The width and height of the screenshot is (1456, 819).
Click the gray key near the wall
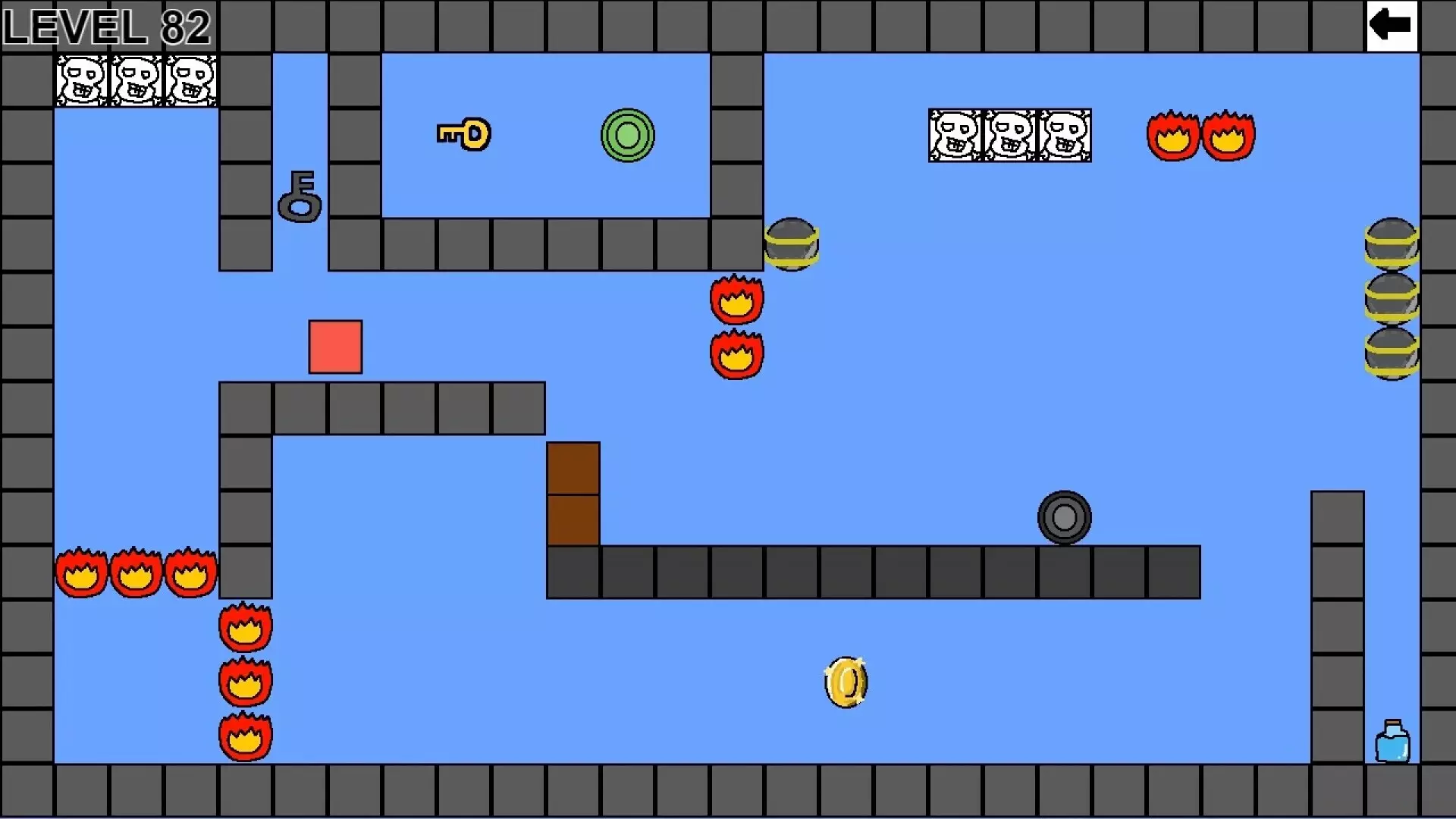coord(300,197)
